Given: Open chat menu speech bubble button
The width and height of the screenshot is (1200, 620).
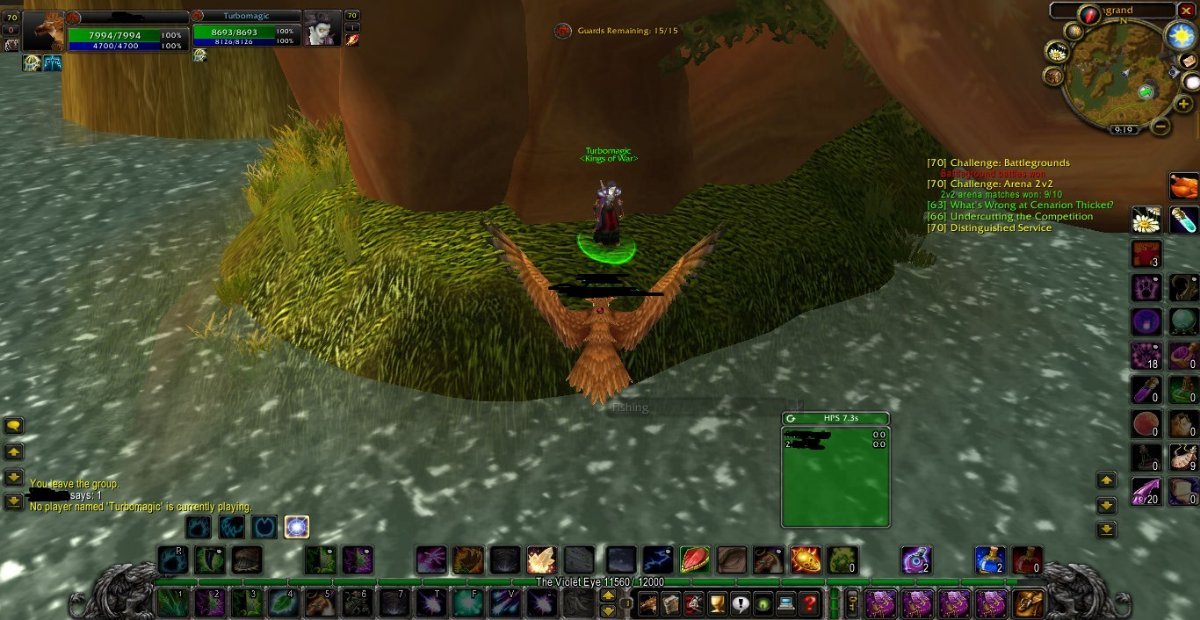Looking at the screenshot, I should click(x=14, y=426).
